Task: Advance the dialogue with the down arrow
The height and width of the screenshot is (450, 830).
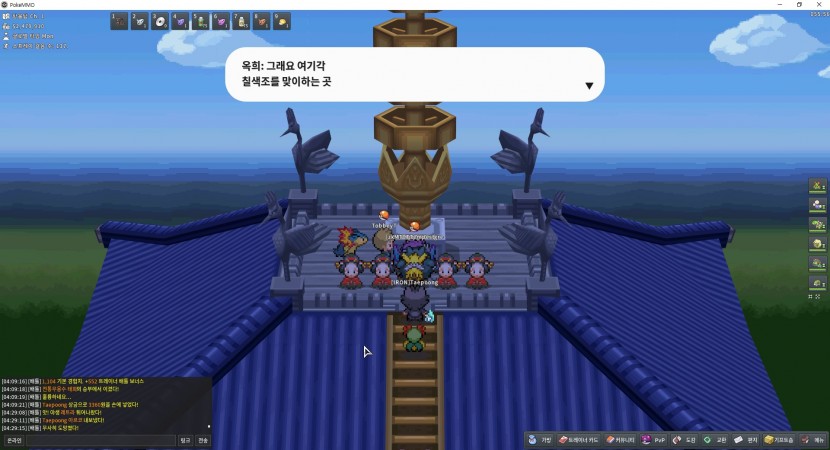Action: 589,86
